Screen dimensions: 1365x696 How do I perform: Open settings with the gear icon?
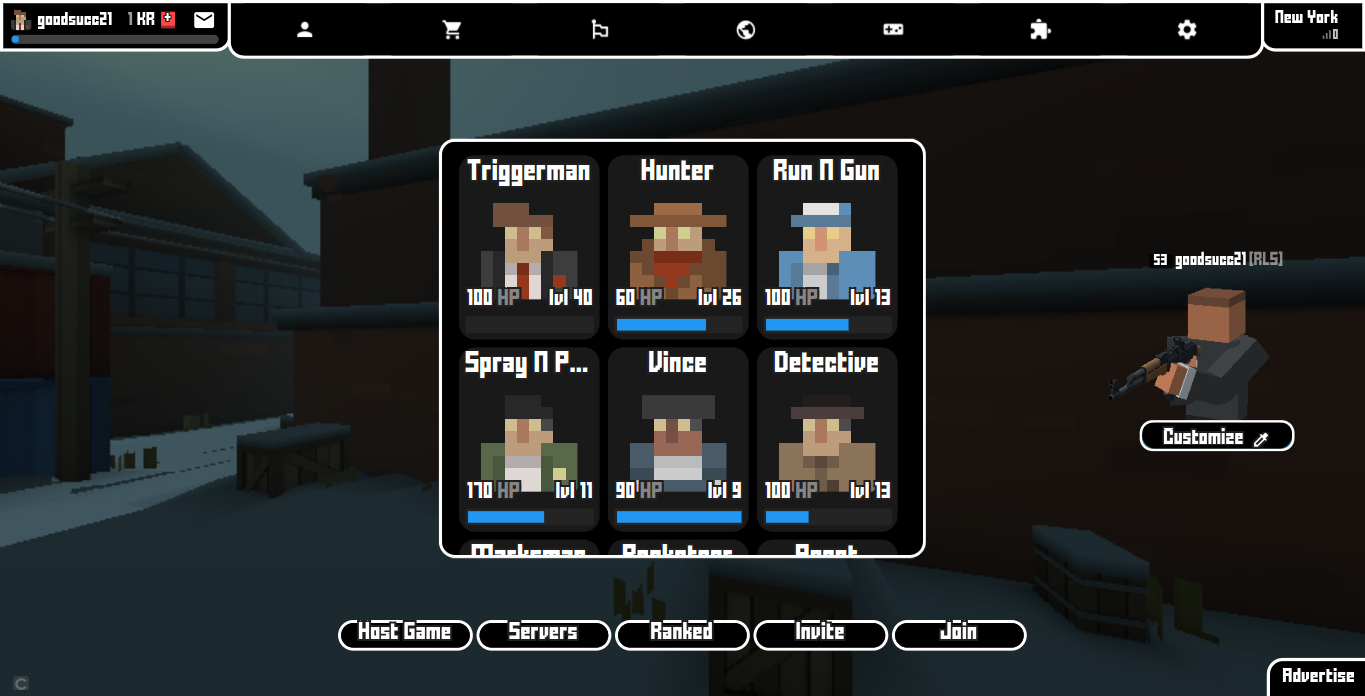coord(1187,30)
